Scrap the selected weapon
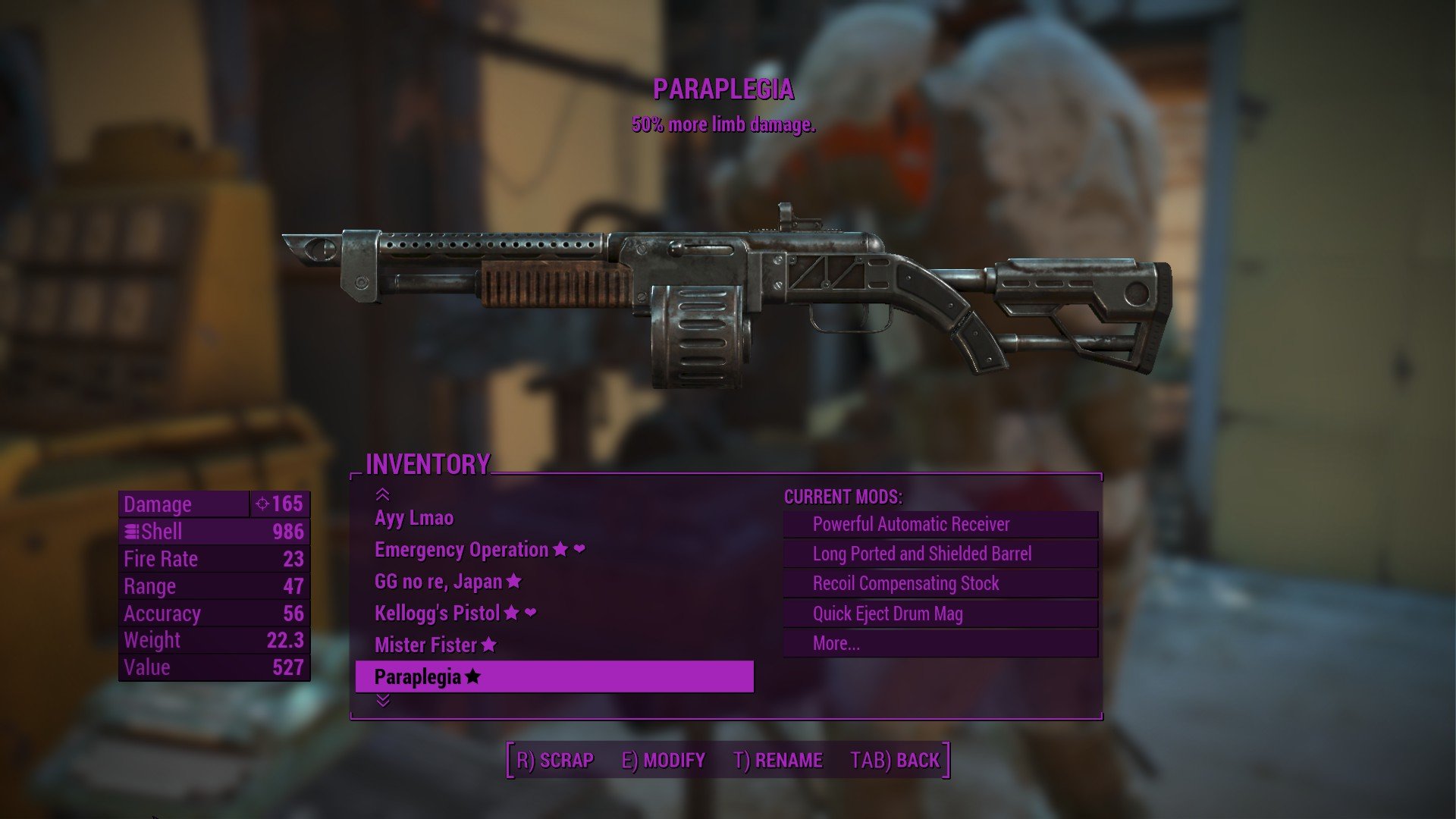This screenshot has width=1456, height=819. click(x=555, y=760)
